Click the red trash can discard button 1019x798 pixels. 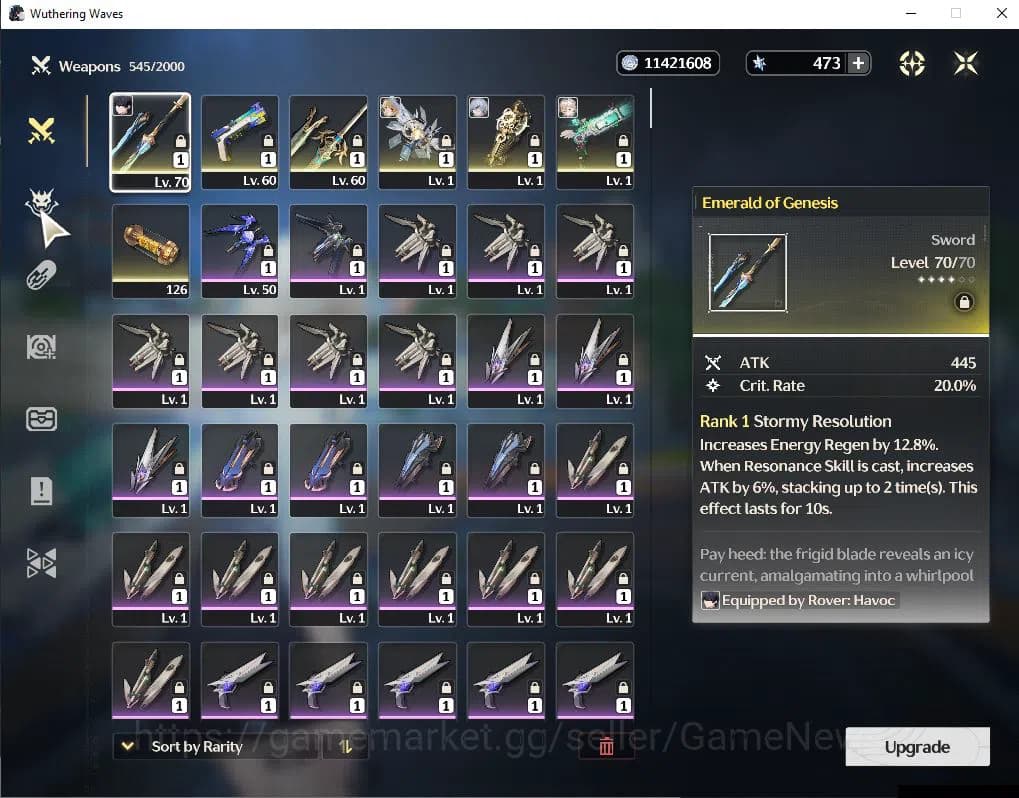coord(606,746)
